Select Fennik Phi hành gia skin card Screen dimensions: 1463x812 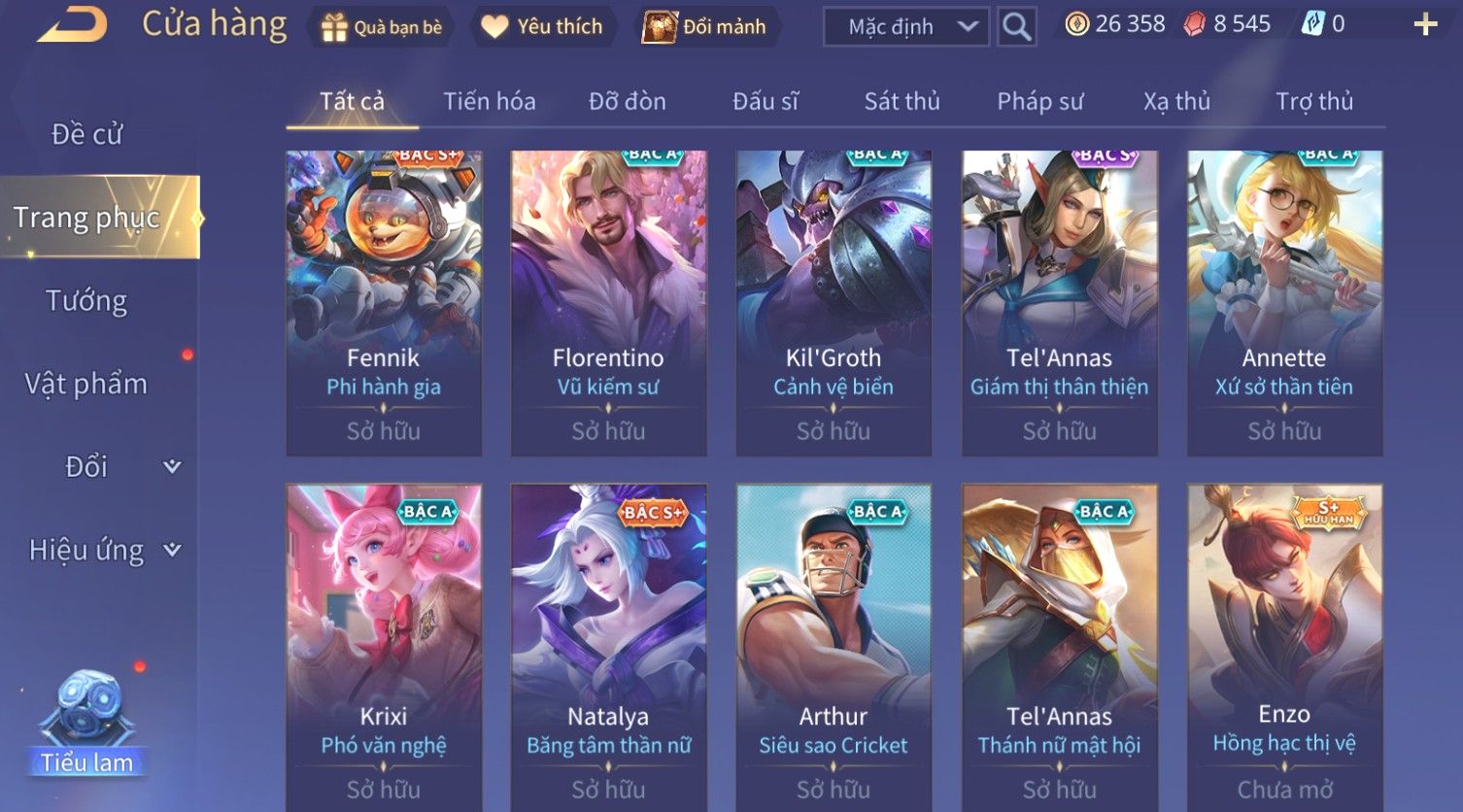click(x=384, y=302)
